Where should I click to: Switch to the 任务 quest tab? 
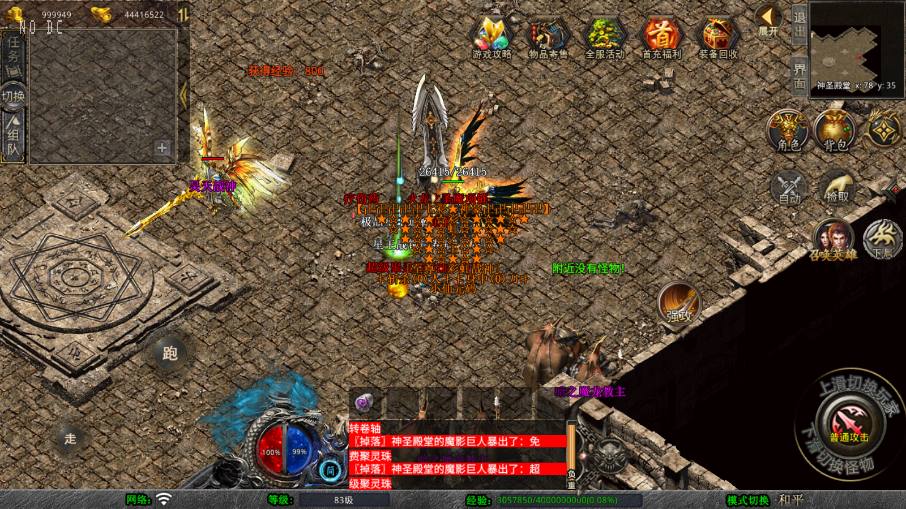tap(13, 52)
